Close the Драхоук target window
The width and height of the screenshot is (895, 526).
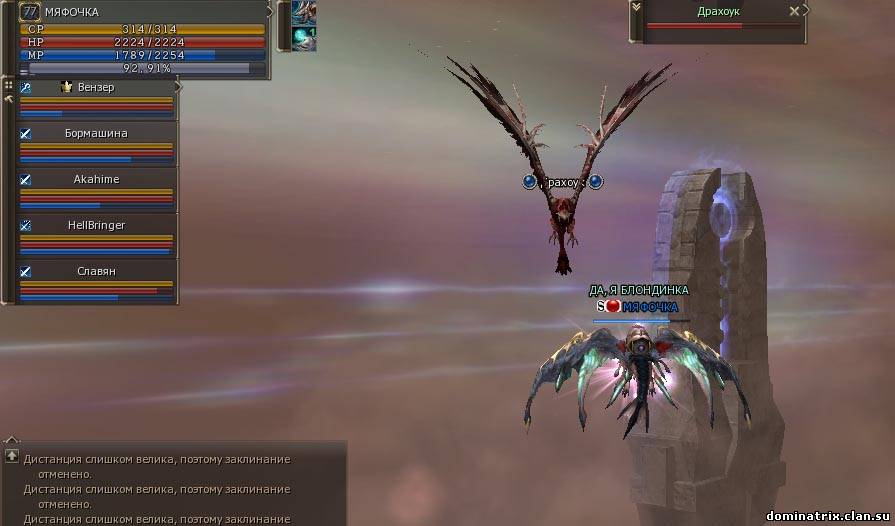point(794,11)
